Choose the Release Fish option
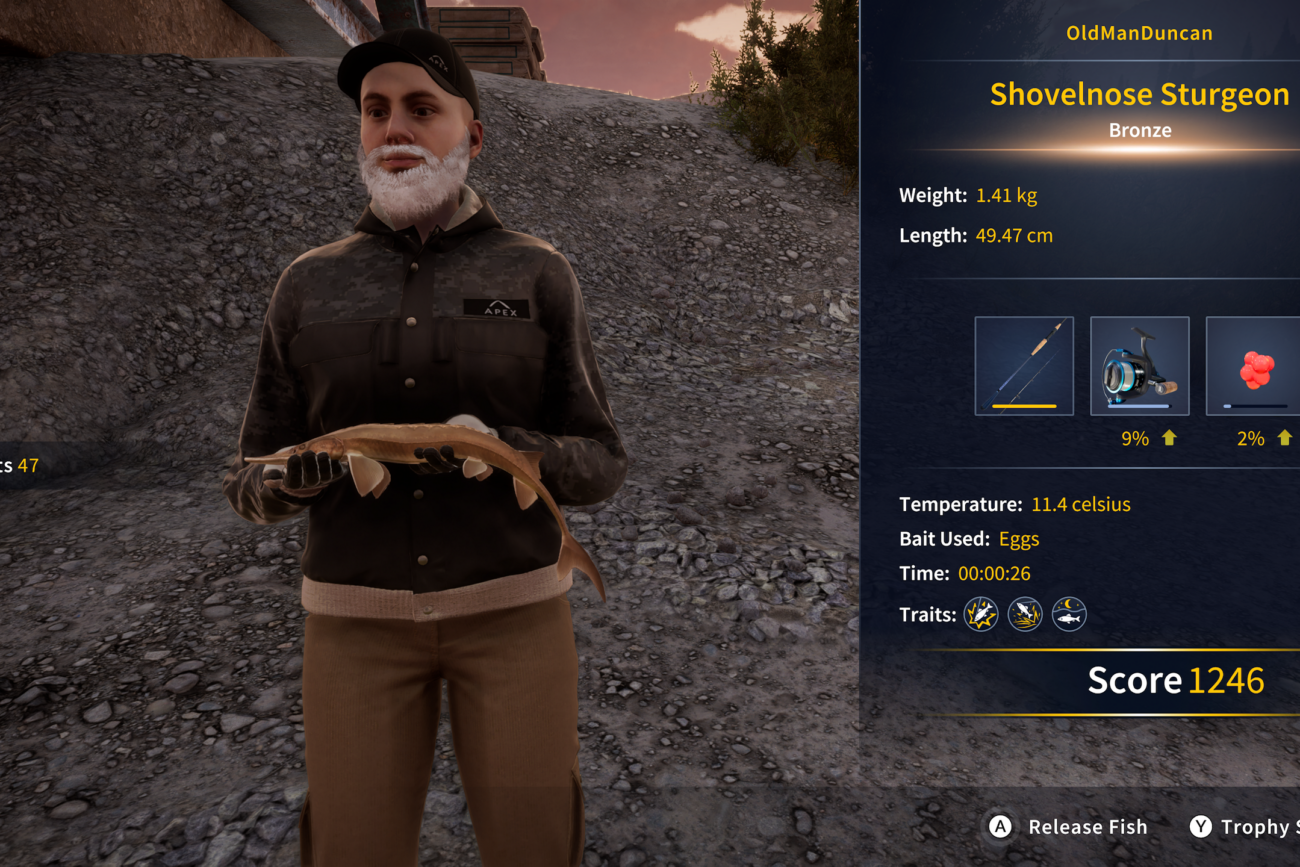1300x867 pixels. [1069, 827]
